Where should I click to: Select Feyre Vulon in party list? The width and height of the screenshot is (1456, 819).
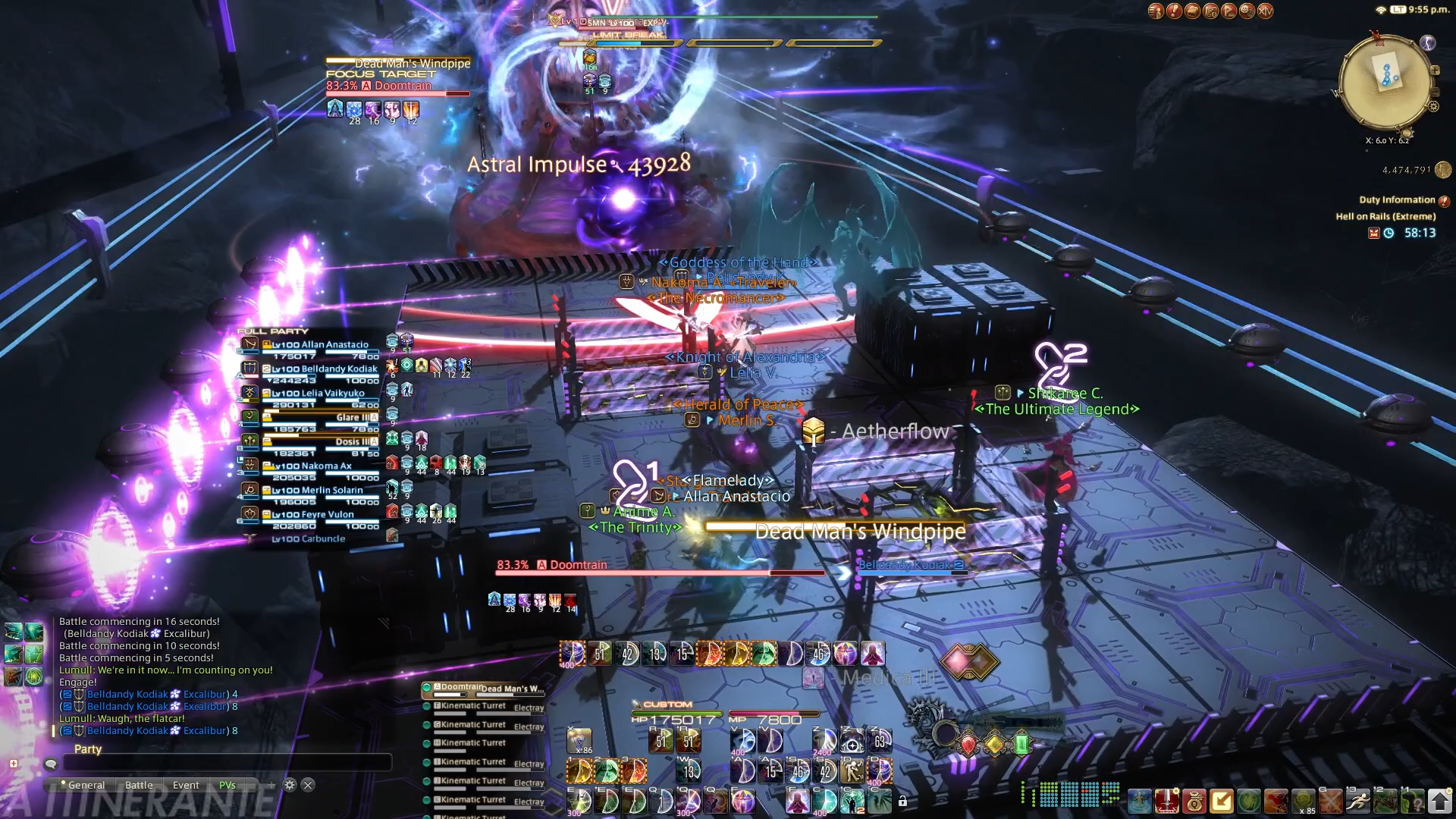320,515
